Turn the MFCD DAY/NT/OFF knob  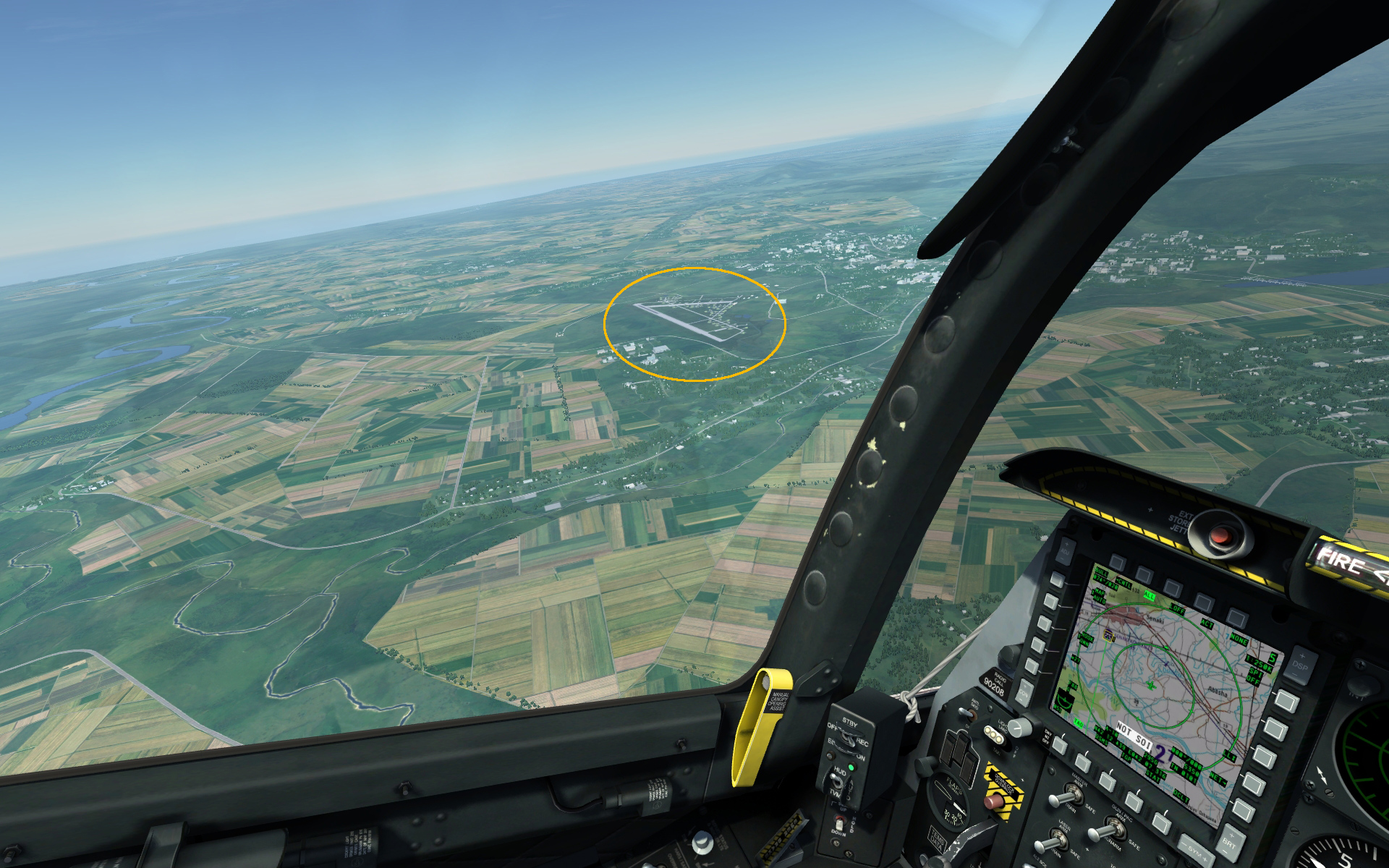[1019, 727]
